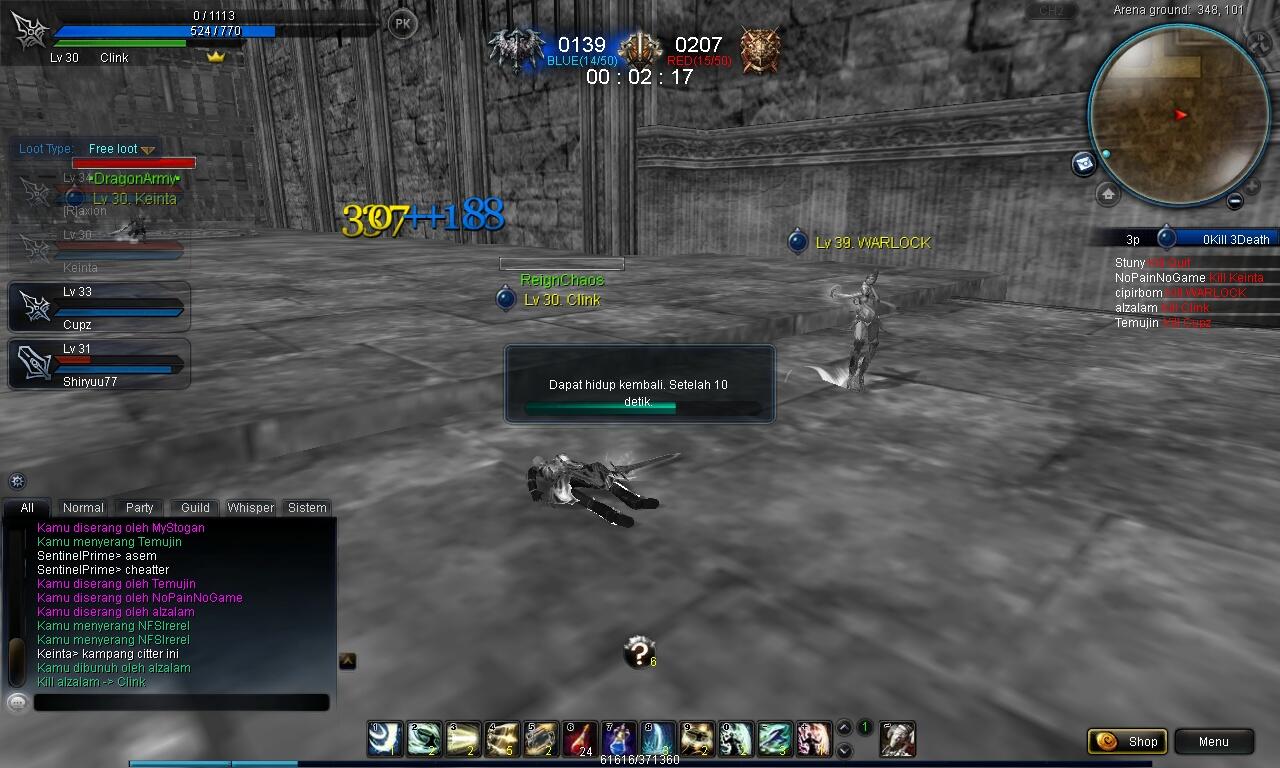Image resolution: width=1280 pixels, height=768 pixels.
Task: Collapse the chat panel with the small arrow
Action: click(346, 660)
